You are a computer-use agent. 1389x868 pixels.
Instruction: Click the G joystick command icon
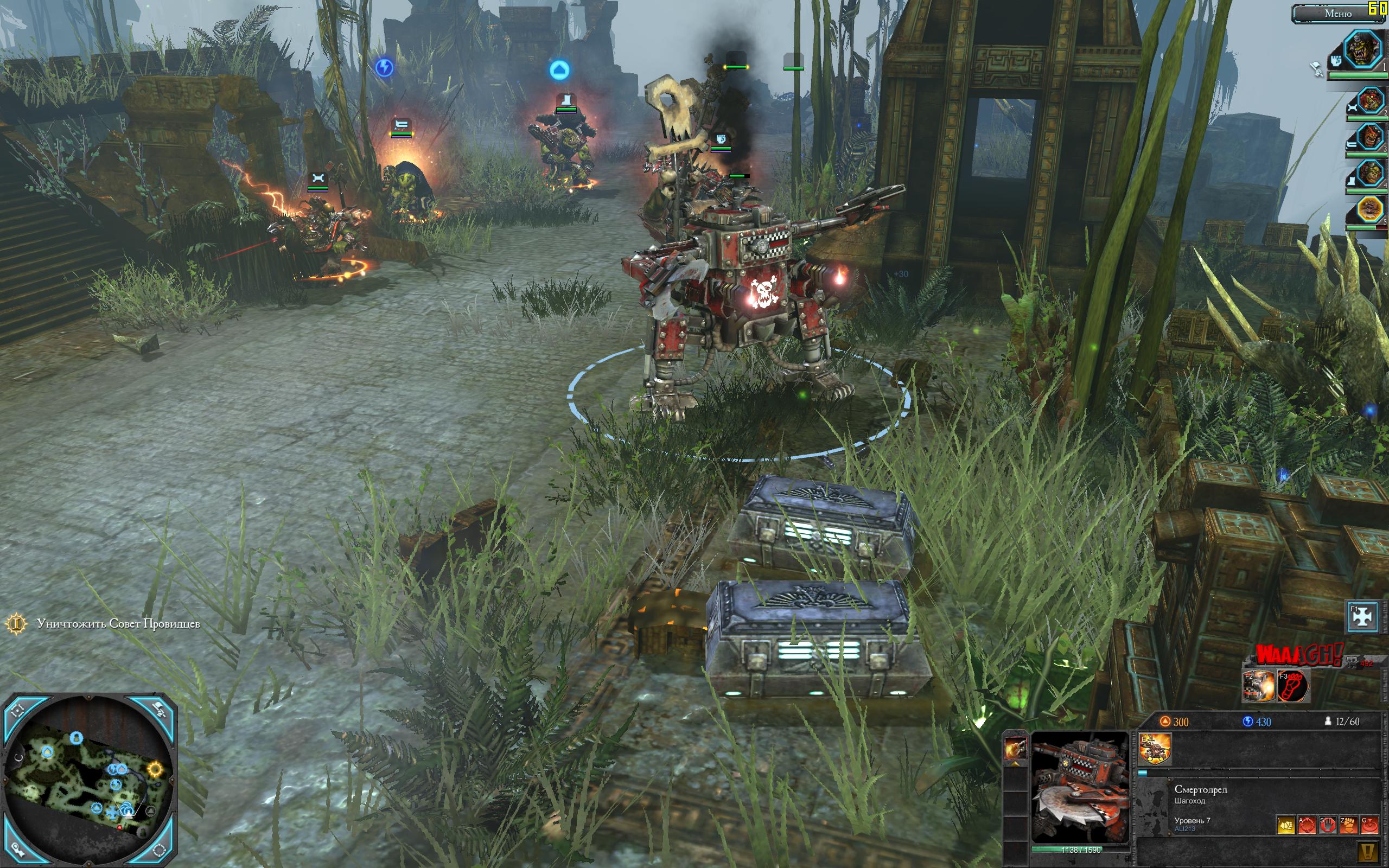coord(1369,825)
